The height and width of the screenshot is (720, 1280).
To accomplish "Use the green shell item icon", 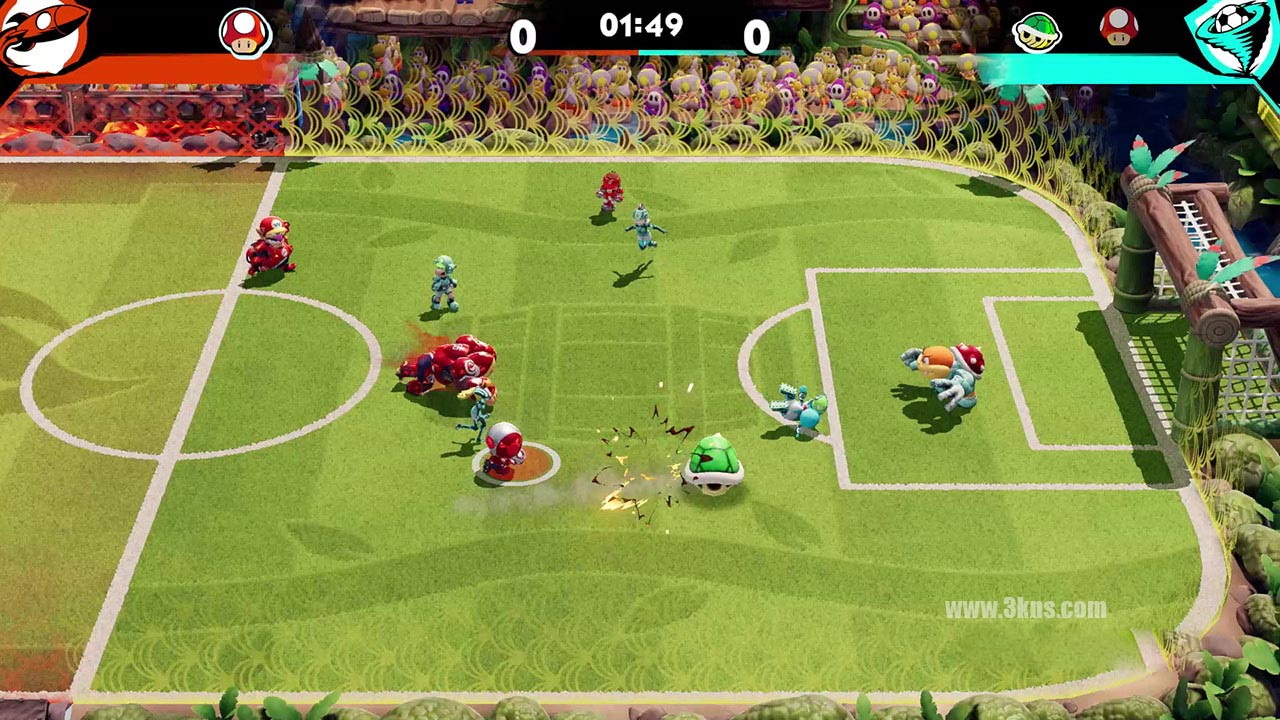I will [x=1037, y=33].
